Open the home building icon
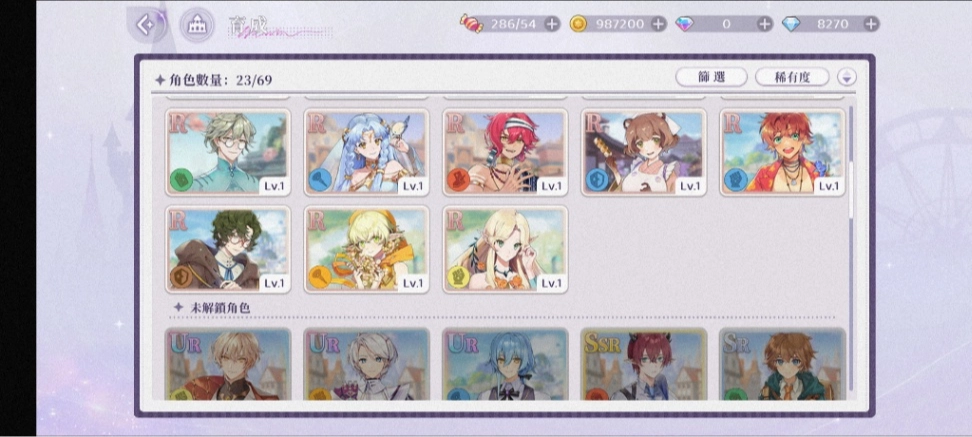Image resolution: width=972 pixels, height=437 pixels. pyautogui.click(x=196, y=25)
